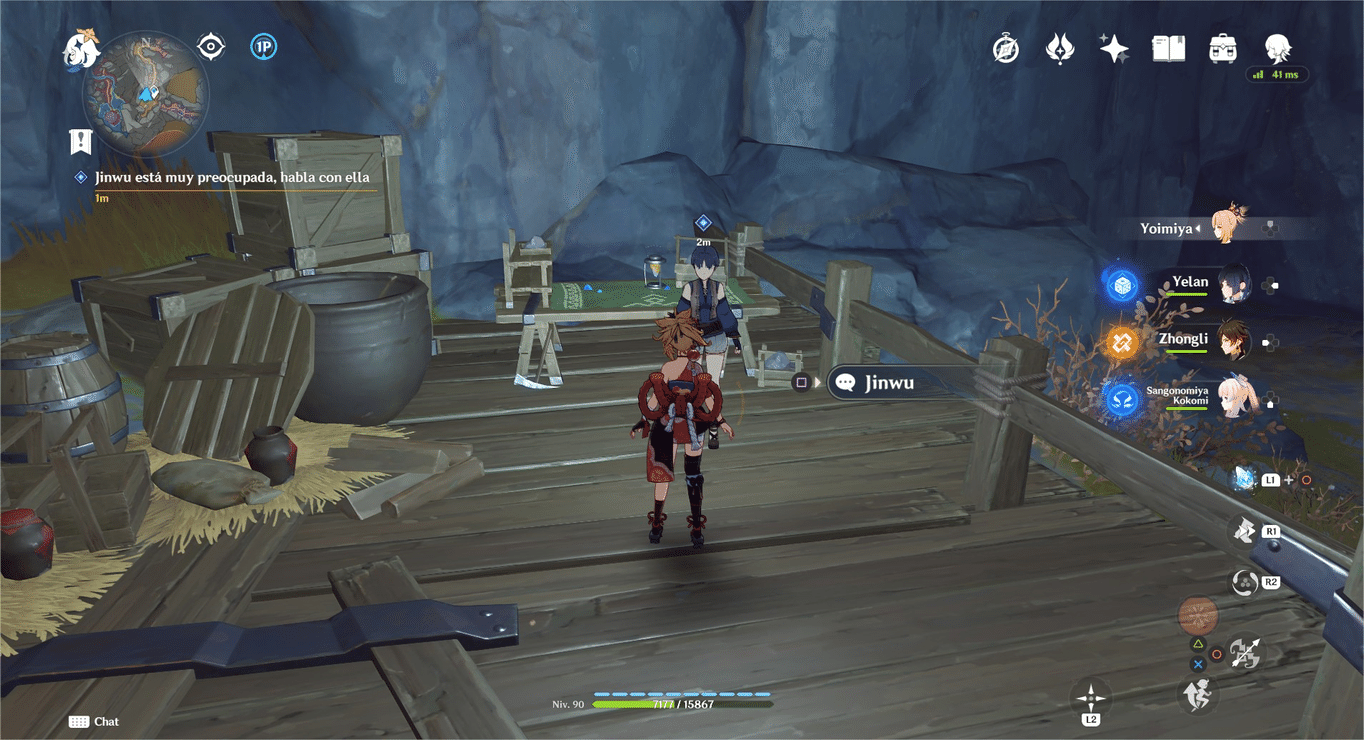
Task: Open the four-point star wish icon
Action: click(x=1114, y=48)
